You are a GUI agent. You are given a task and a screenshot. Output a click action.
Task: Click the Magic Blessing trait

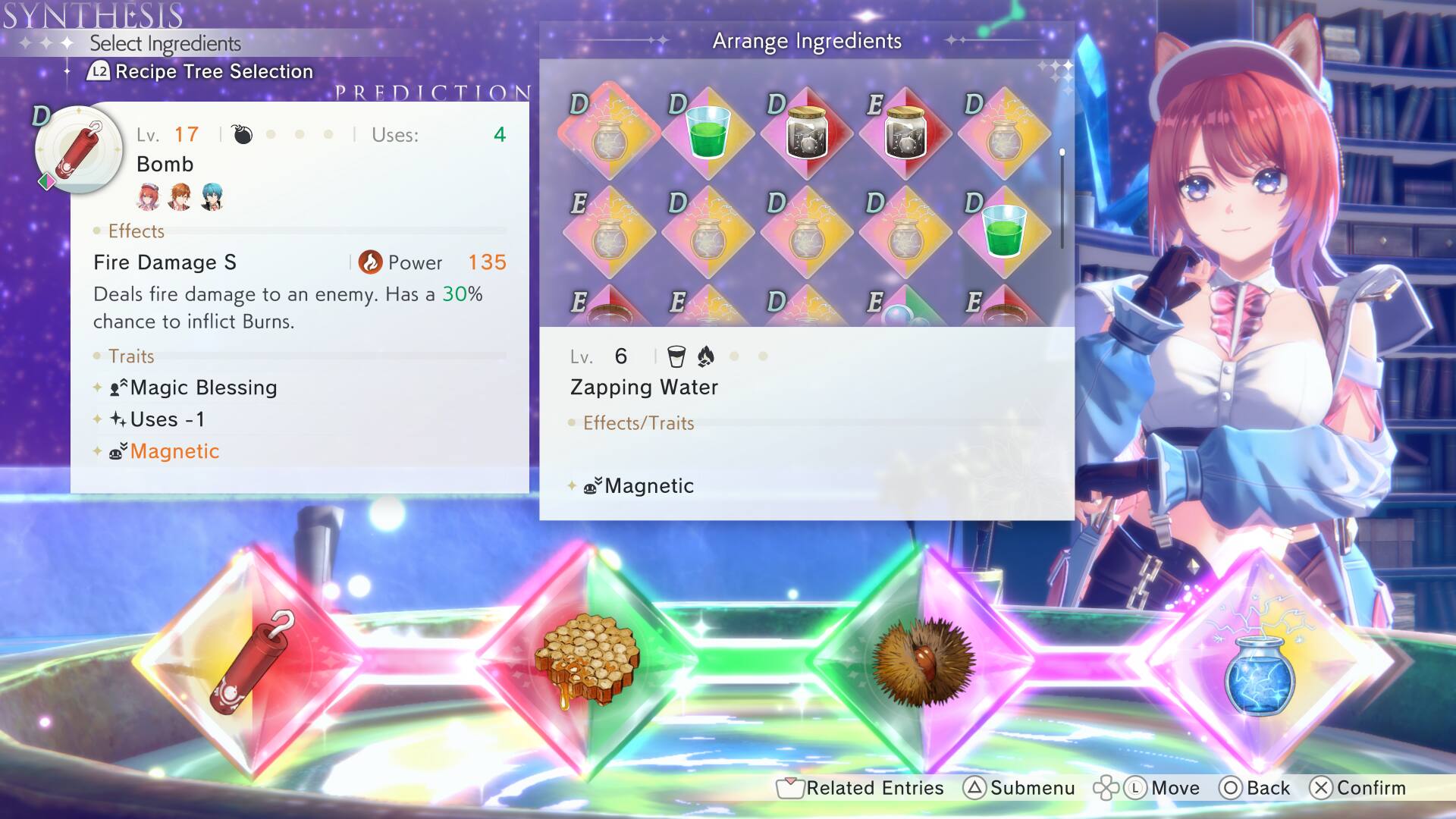point(202,388)
